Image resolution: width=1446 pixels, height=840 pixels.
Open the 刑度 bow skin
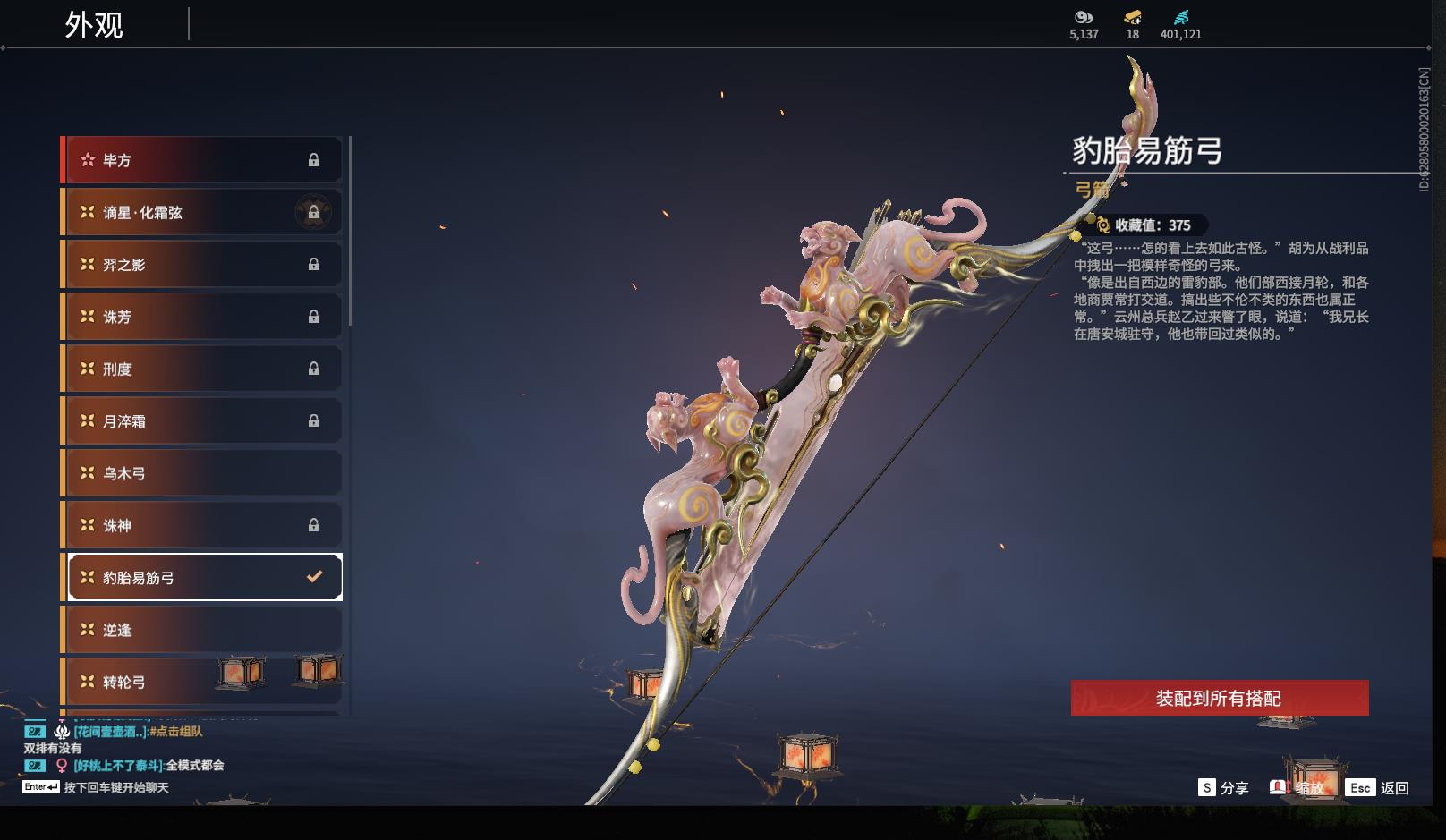[202, 369]
